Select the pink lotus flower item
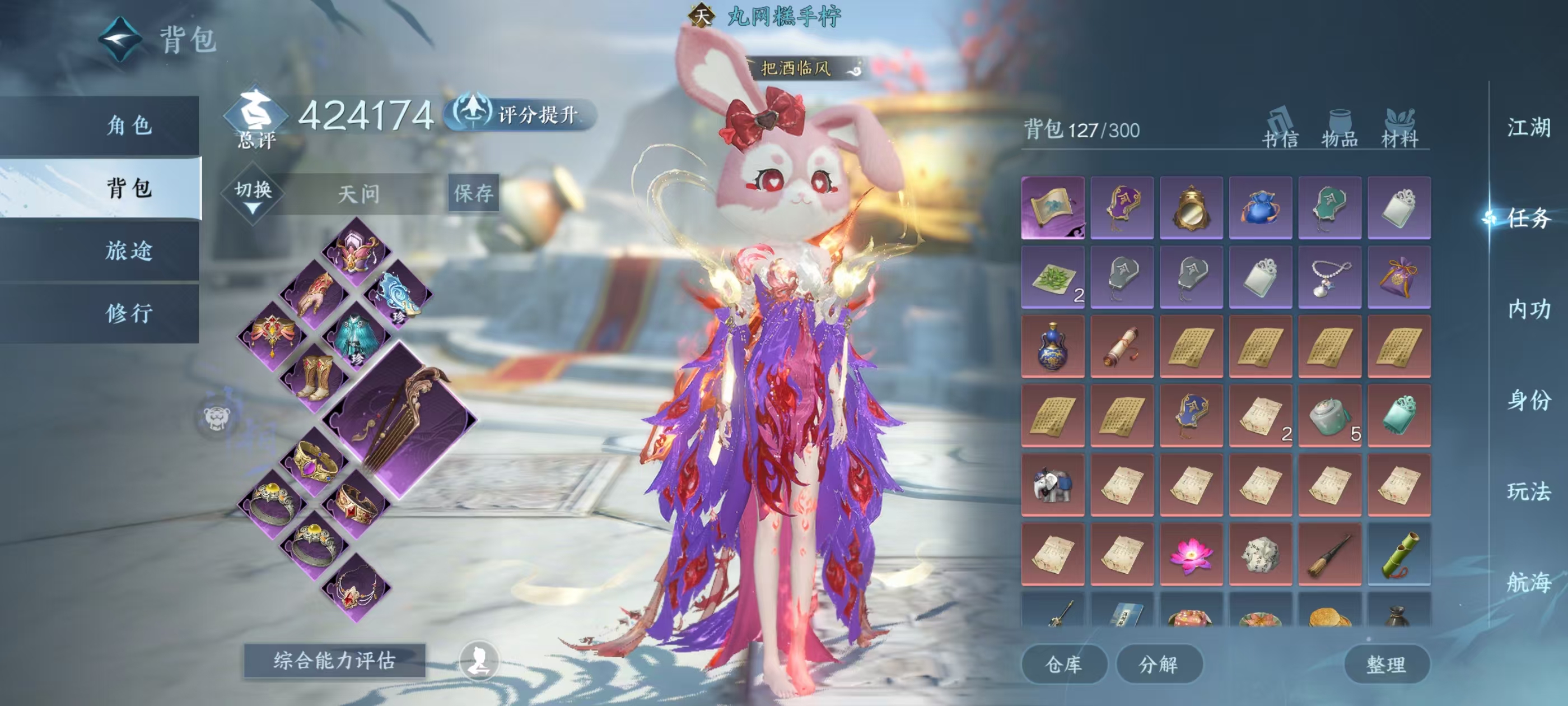This screenshot has width=1568, height=706. click(1191, 554)
